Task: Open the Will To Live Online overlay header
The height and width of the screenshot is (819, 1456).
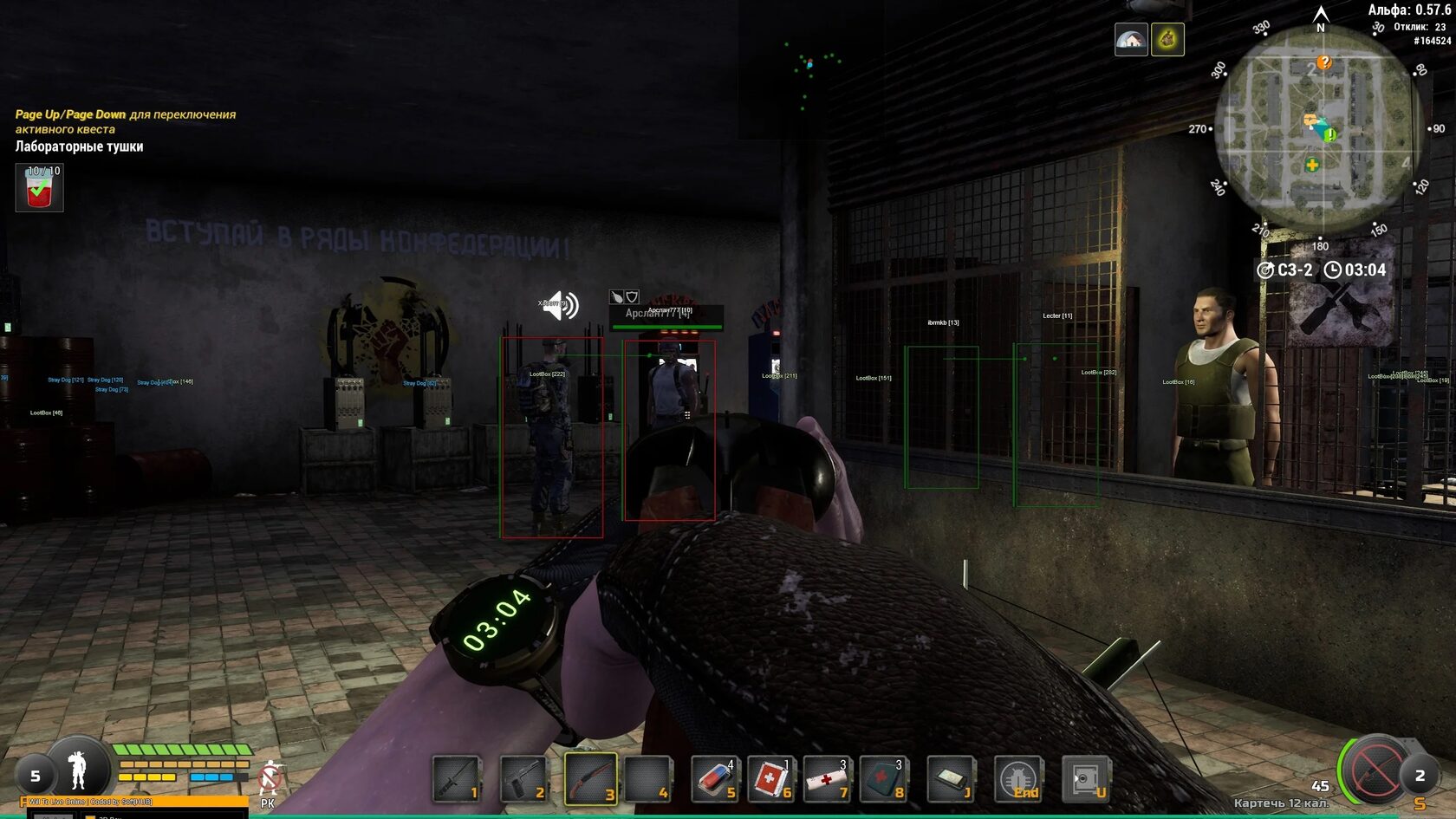Action: 91,801
